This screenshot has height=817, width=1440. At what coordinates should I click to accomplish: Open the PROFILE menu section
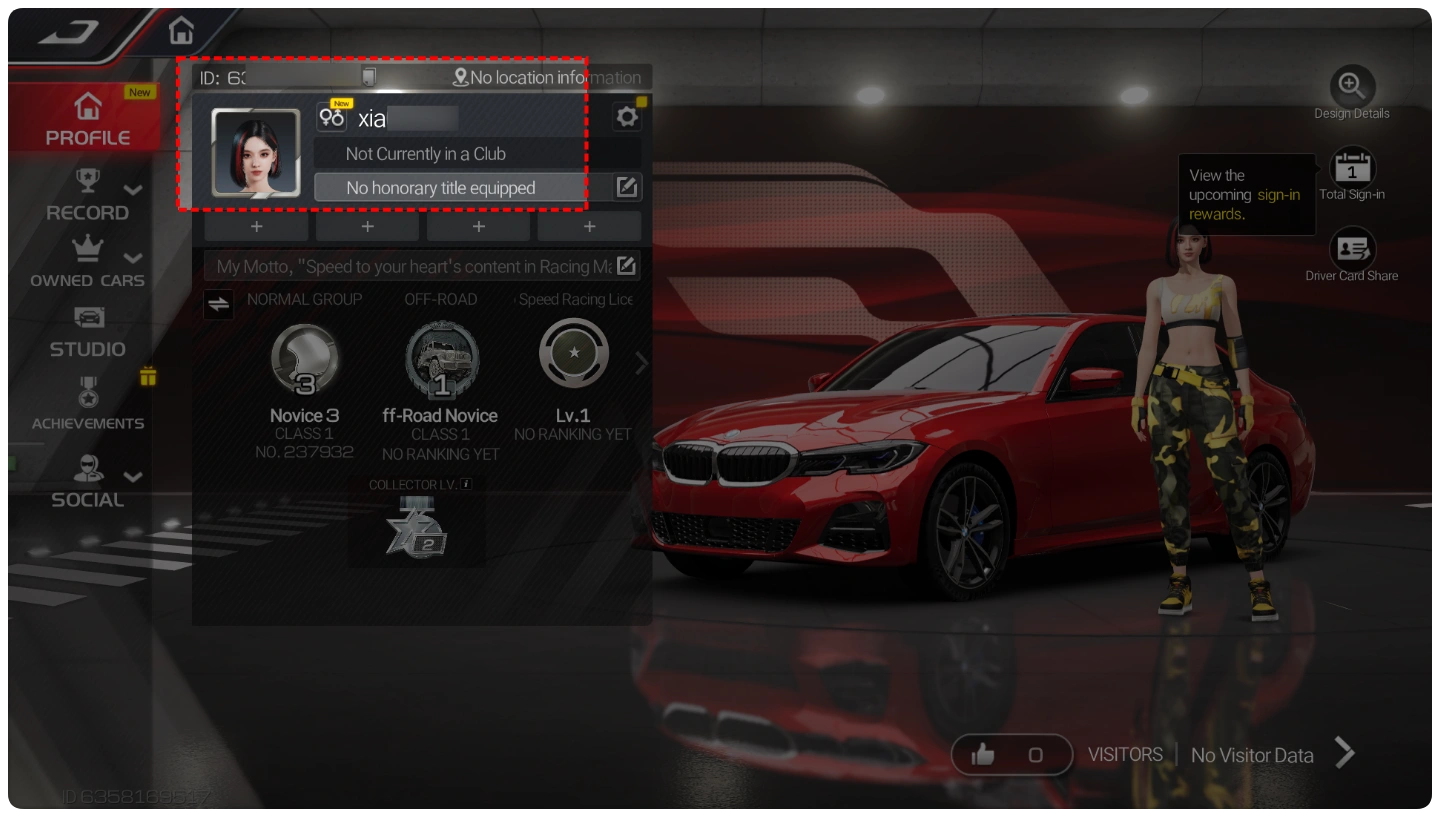(88, 118)
